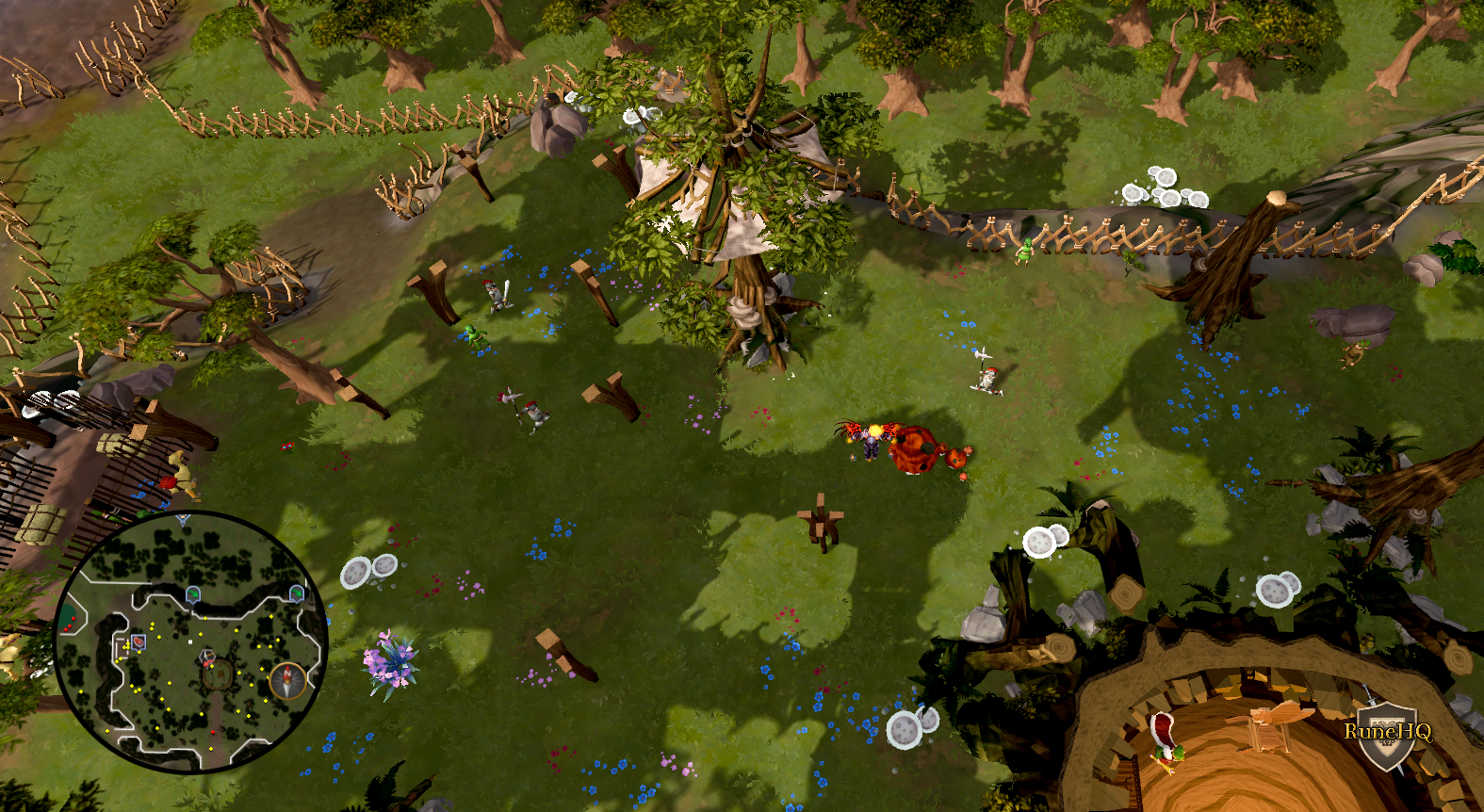Viewport: 1484px width, 812px height.
Task: Select the red meat icon minimap marker
Action: (x=139, y=641)
